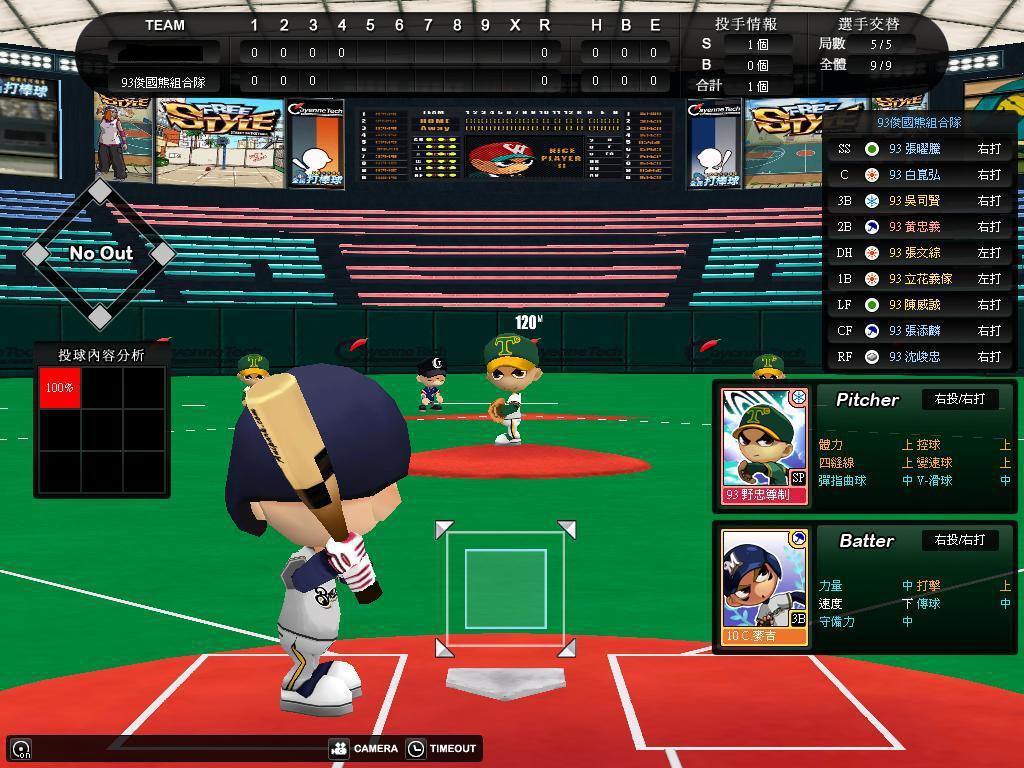Select the C catcher row in lineup
The width and height of the screenshot is (1024, 768).
tap(920, 174)
